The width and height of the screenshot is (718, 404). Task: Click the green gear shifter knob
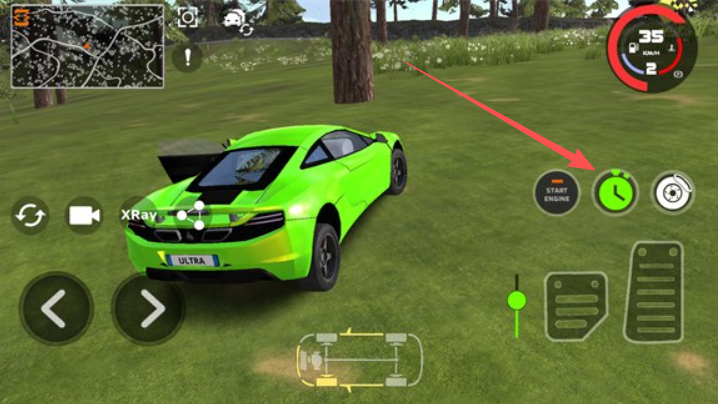[x=516, y=300]
